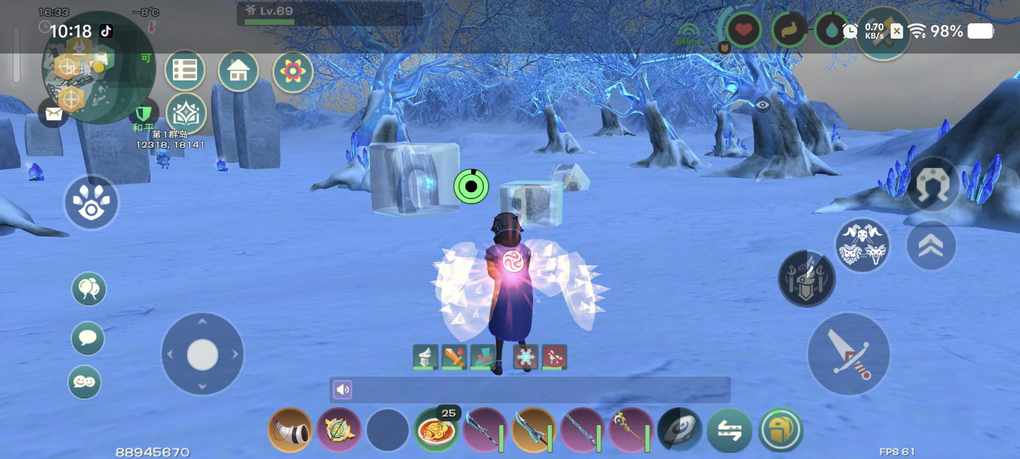Select the horn item in hotbar
Screen dimensions: 1020x459
(x=290, y=430)
